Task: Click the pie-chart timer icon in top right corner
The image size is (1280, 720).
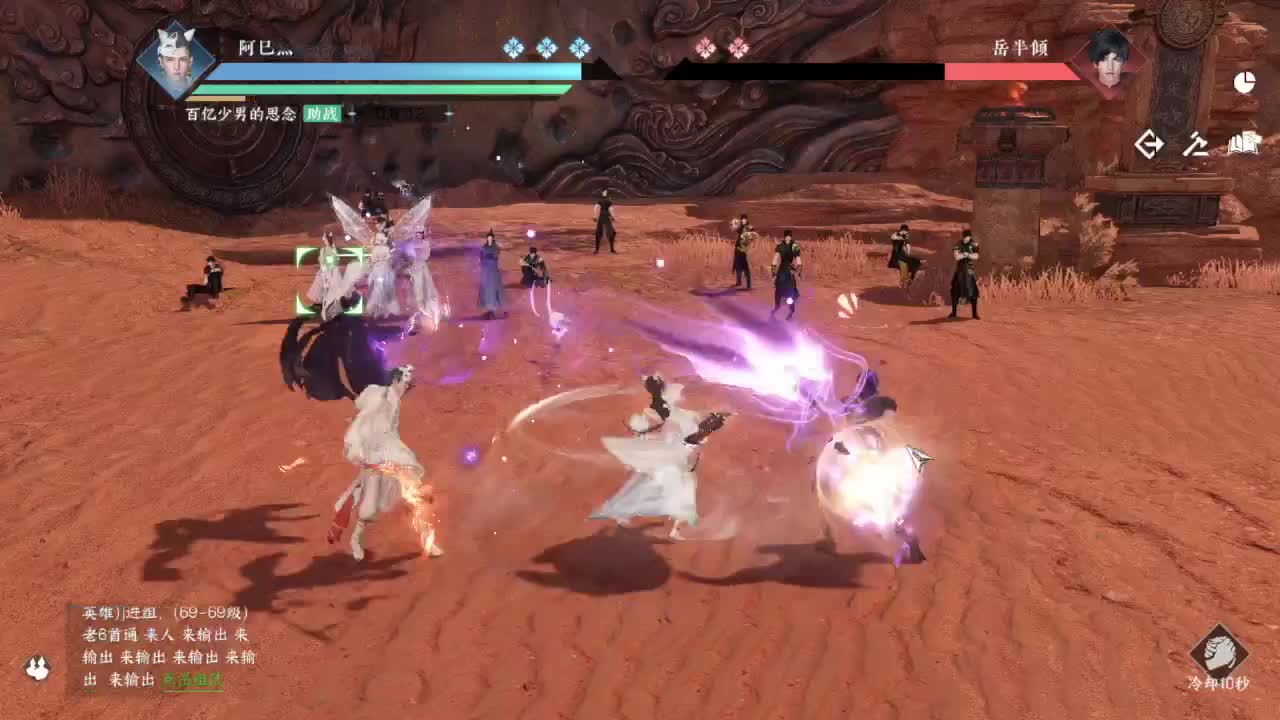Action: (x=1245, y=84)
